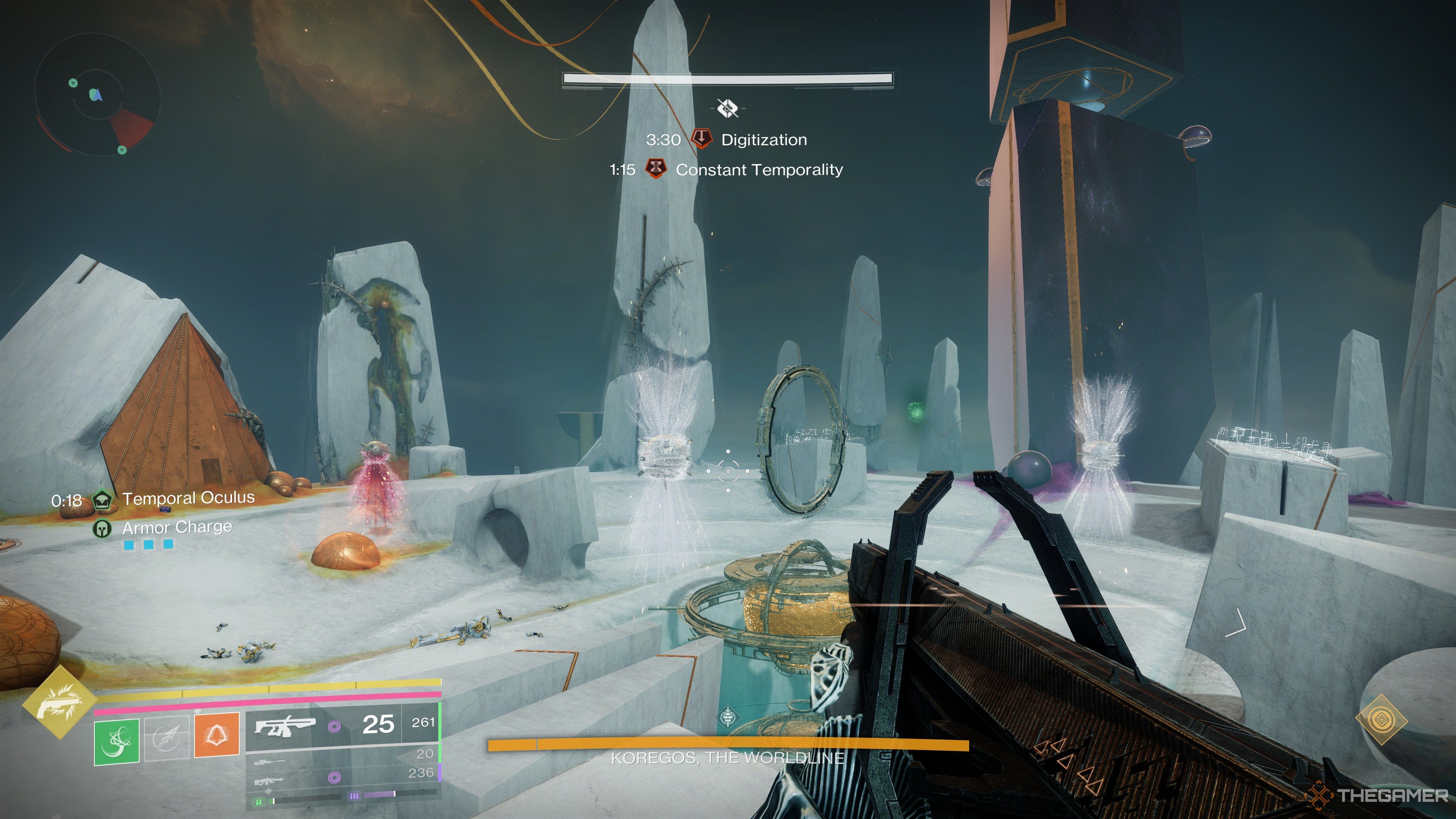
Task: Select the equipped machine gun weapon icon
Action: (284, 726)
